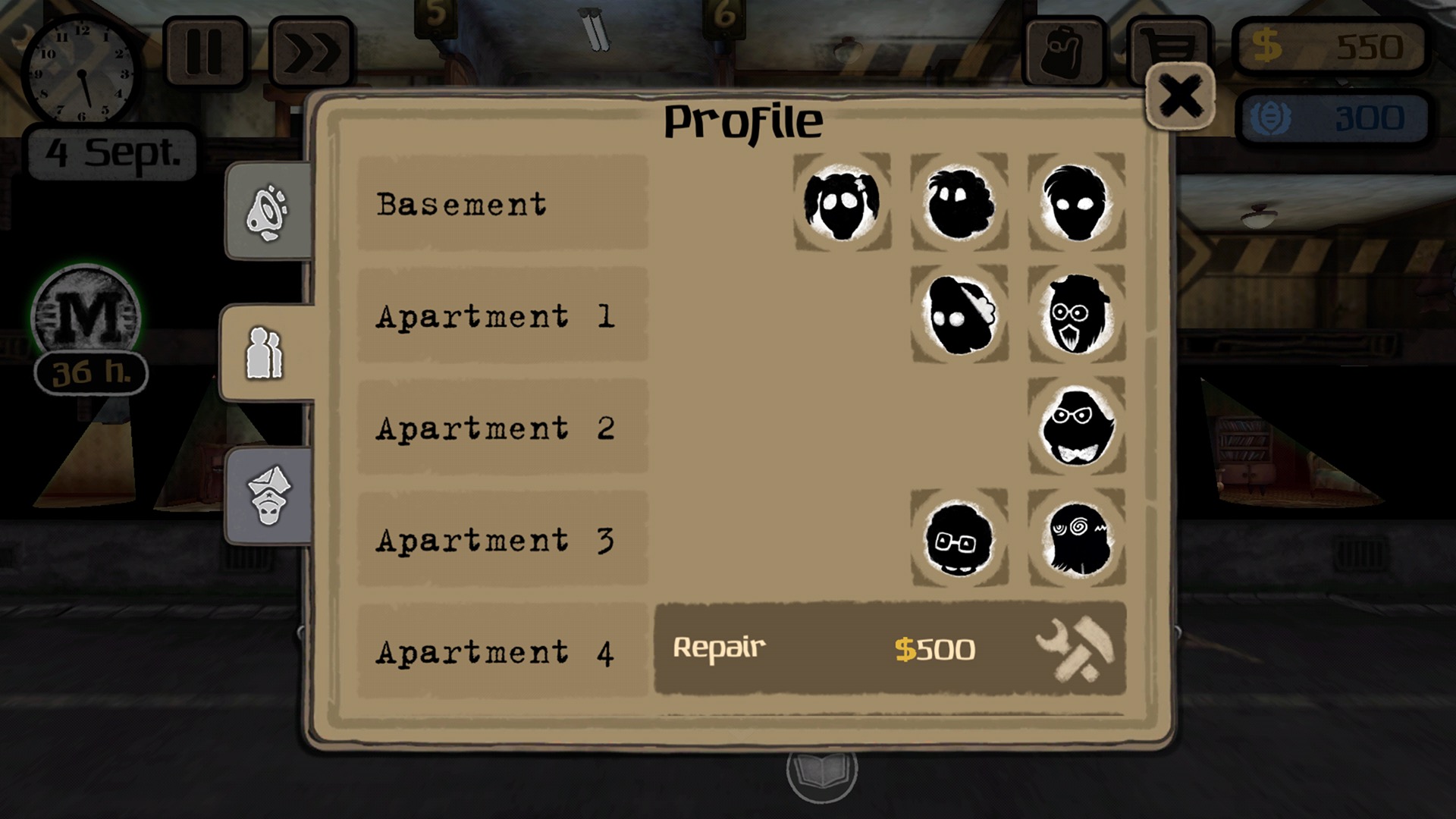Open Apartment 3 curly-haired glasses tenant
Screen dimensions: 1456x819
959,538
